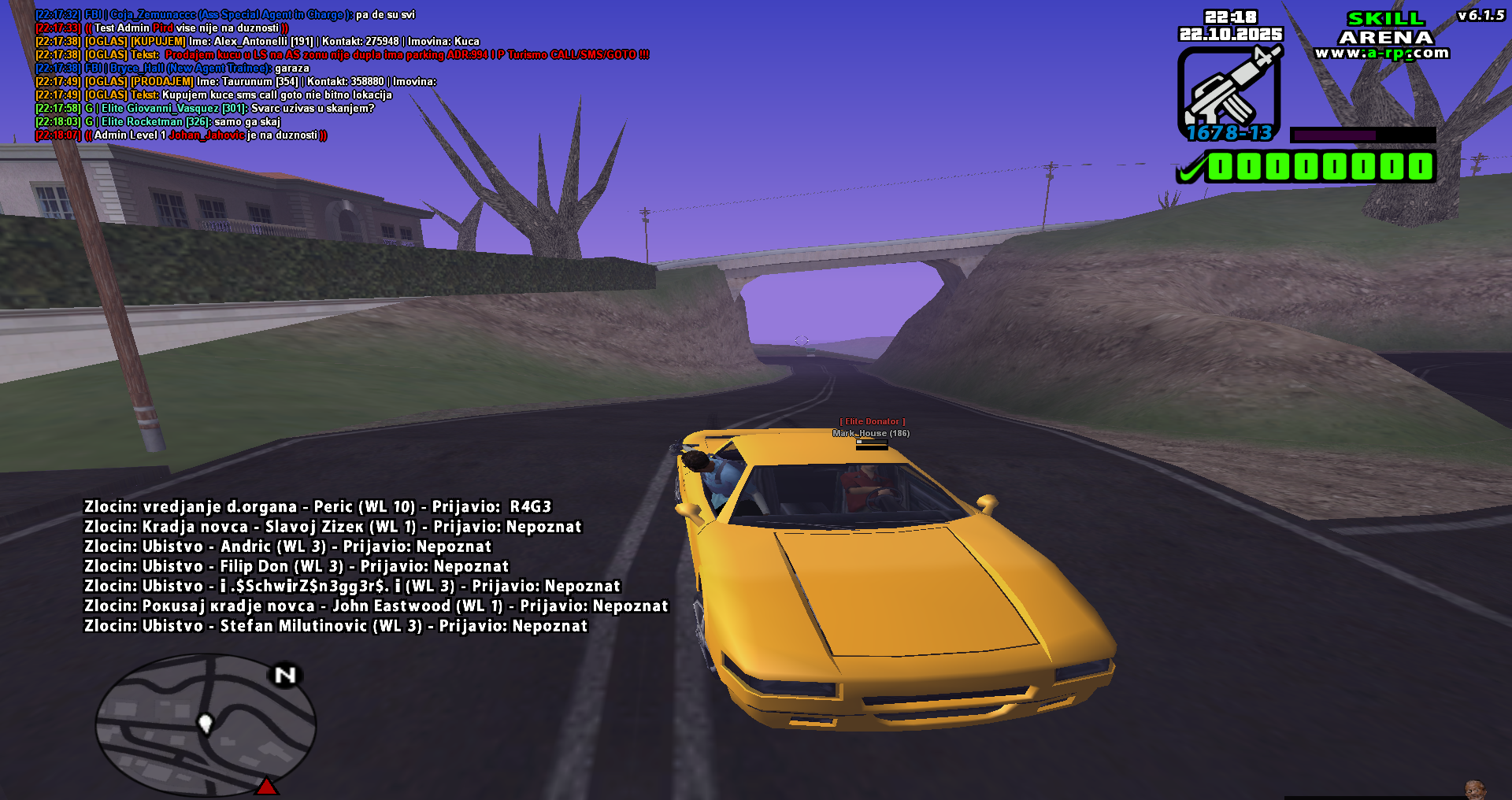Click the date display 22.10.2025
1512x800 pixels.
click(x=1230, y=35)
